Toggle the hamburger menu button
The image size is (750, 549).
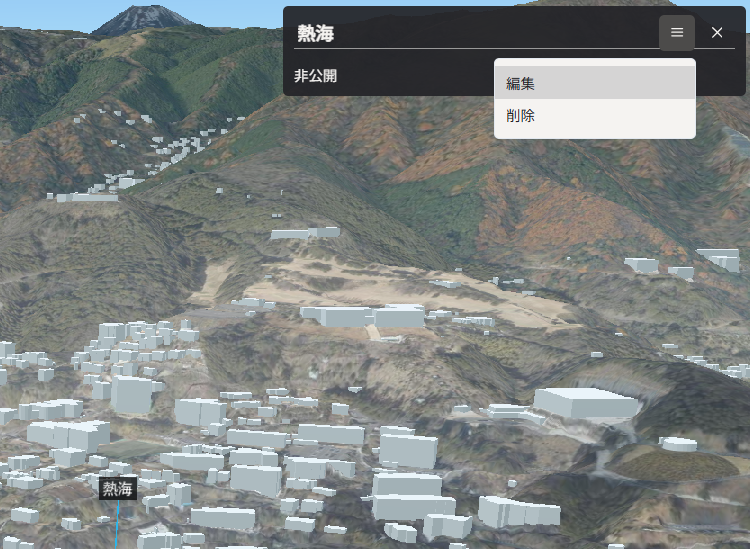(x=677, y=33)
